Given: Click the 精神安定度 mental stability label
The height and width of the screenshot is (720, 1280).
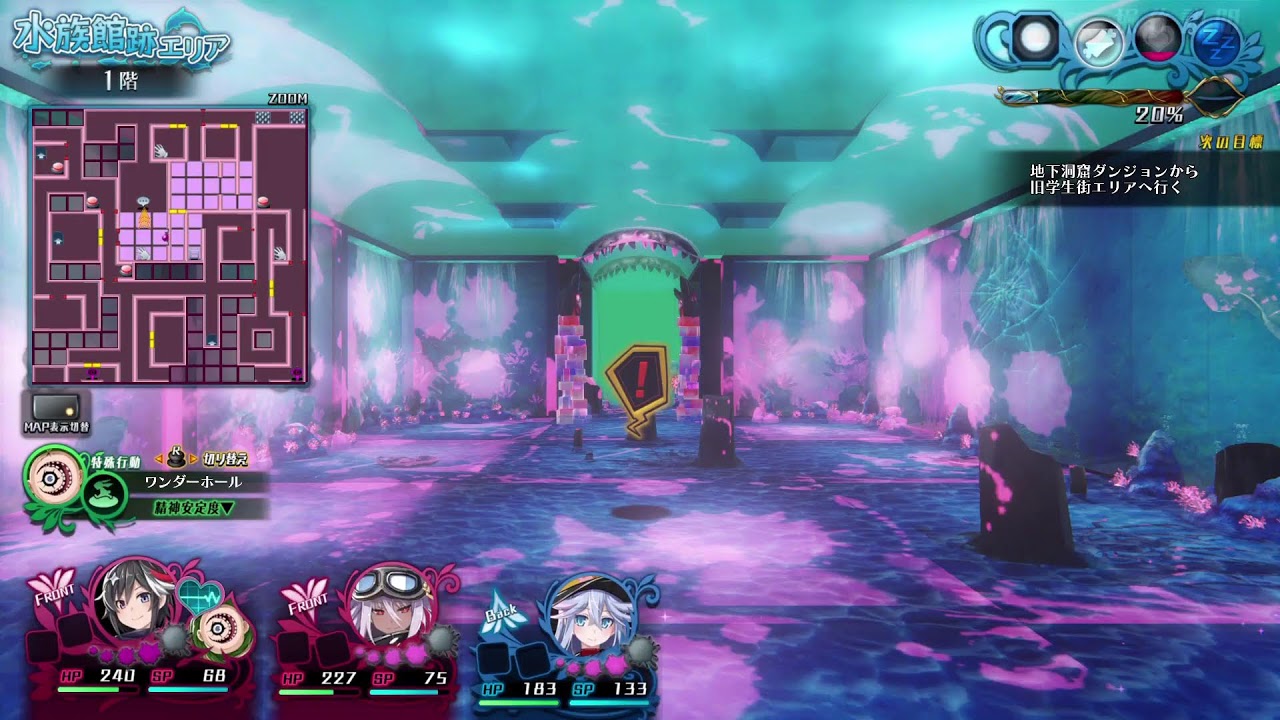Looking at the screenshot, I should (x=194, y=508).
